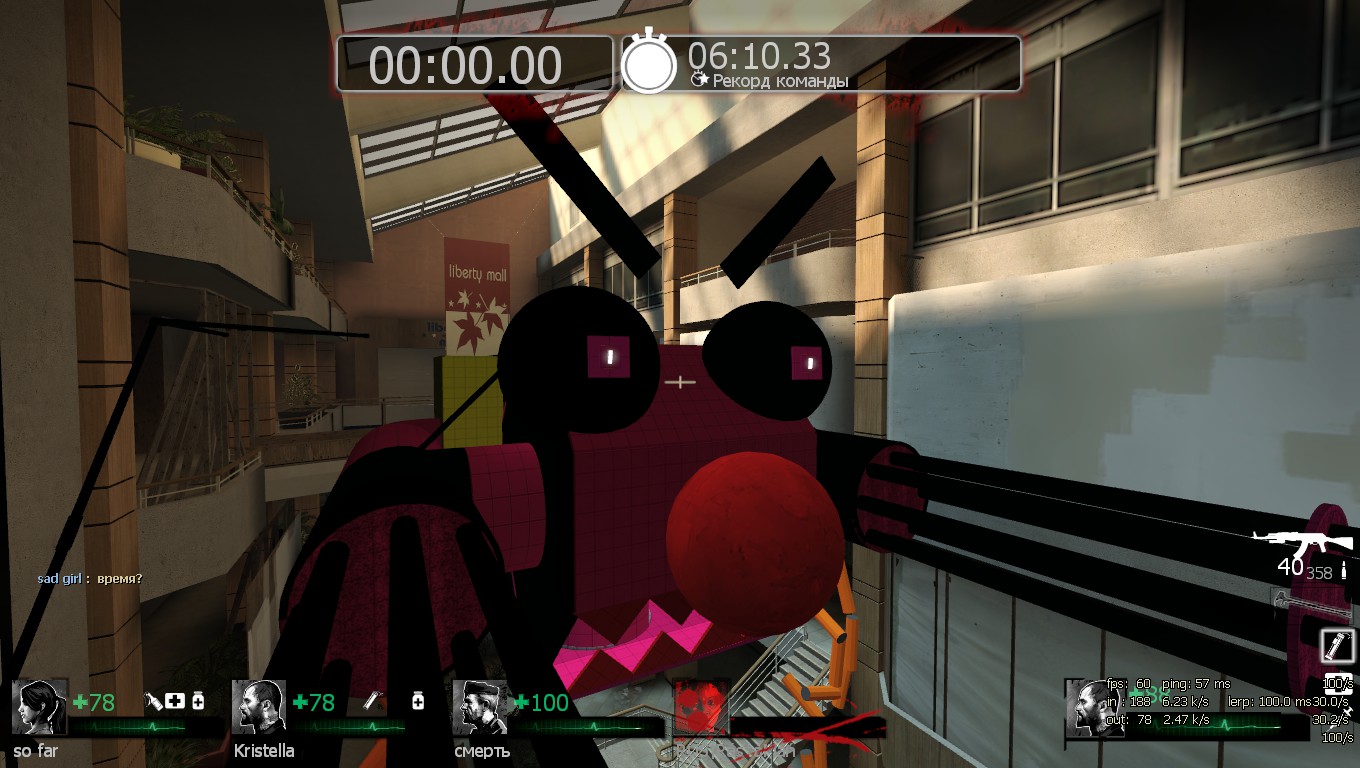The image size is (1360, 768).
Task: Click Kristella's pipe bomb icon
Action: point(372,702)
